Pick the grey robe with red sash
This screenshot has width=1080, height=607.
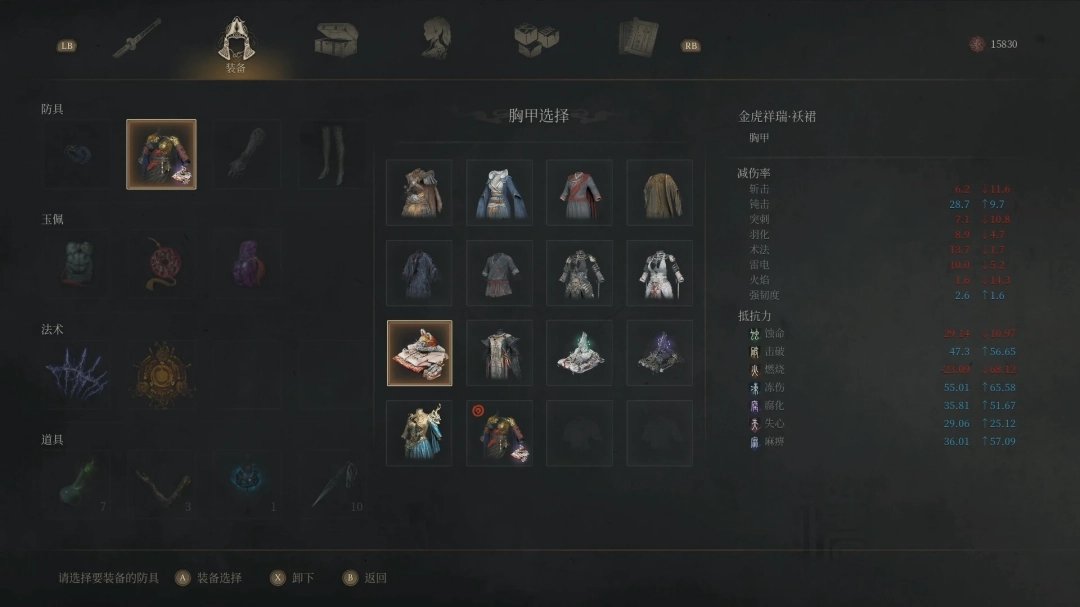pos(579,192)
